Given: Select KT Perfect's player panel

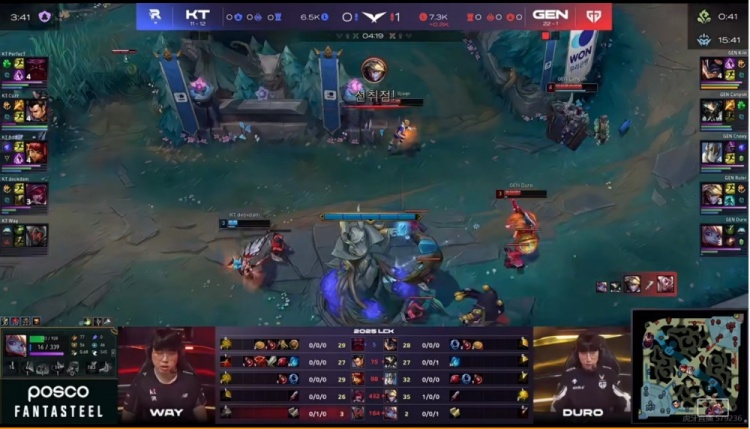Looking at the screenshot, I should pos(23,71).
